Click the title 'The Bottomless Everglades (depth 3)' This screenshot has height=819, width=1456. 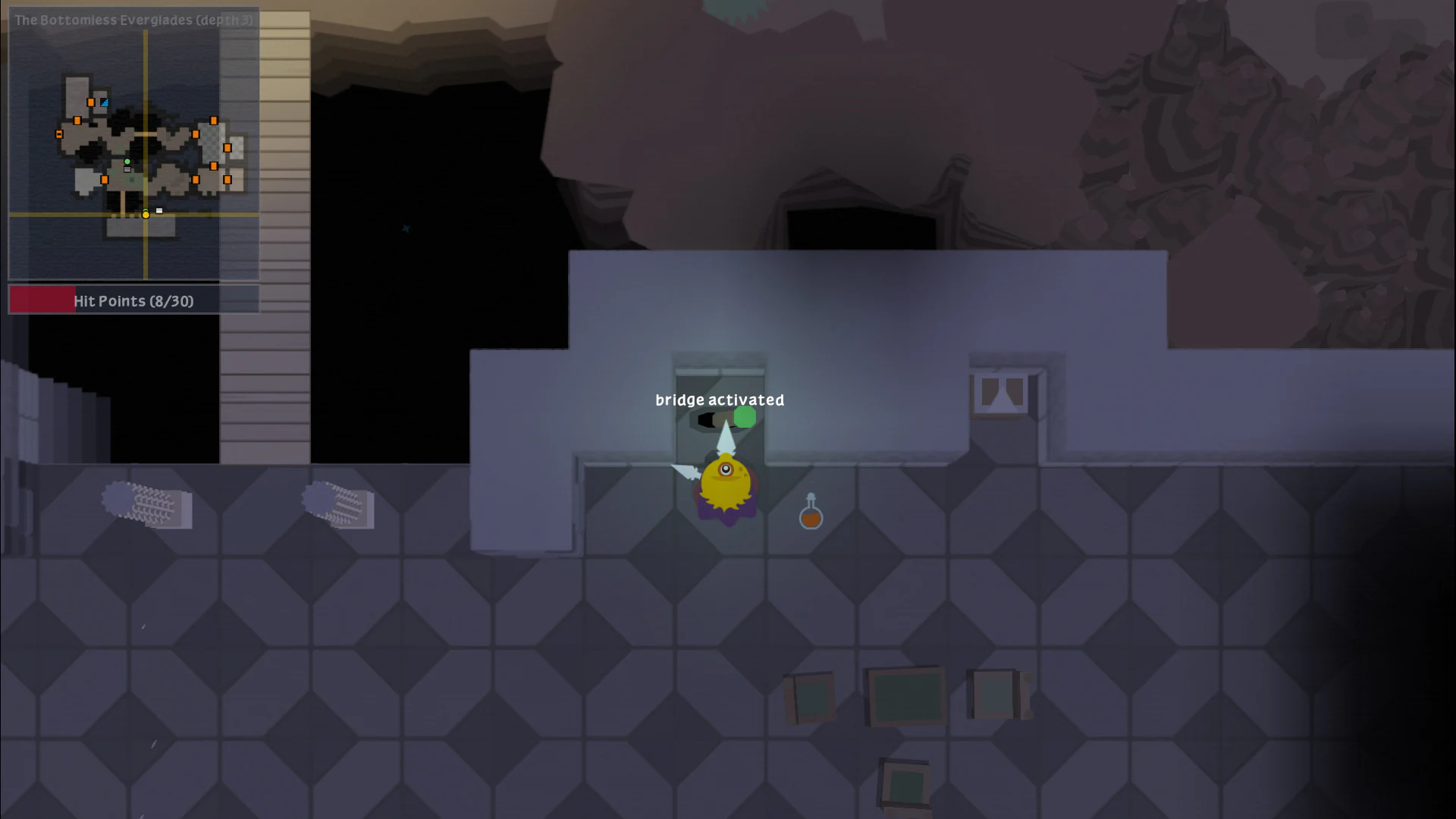click(x=133, y=20)
